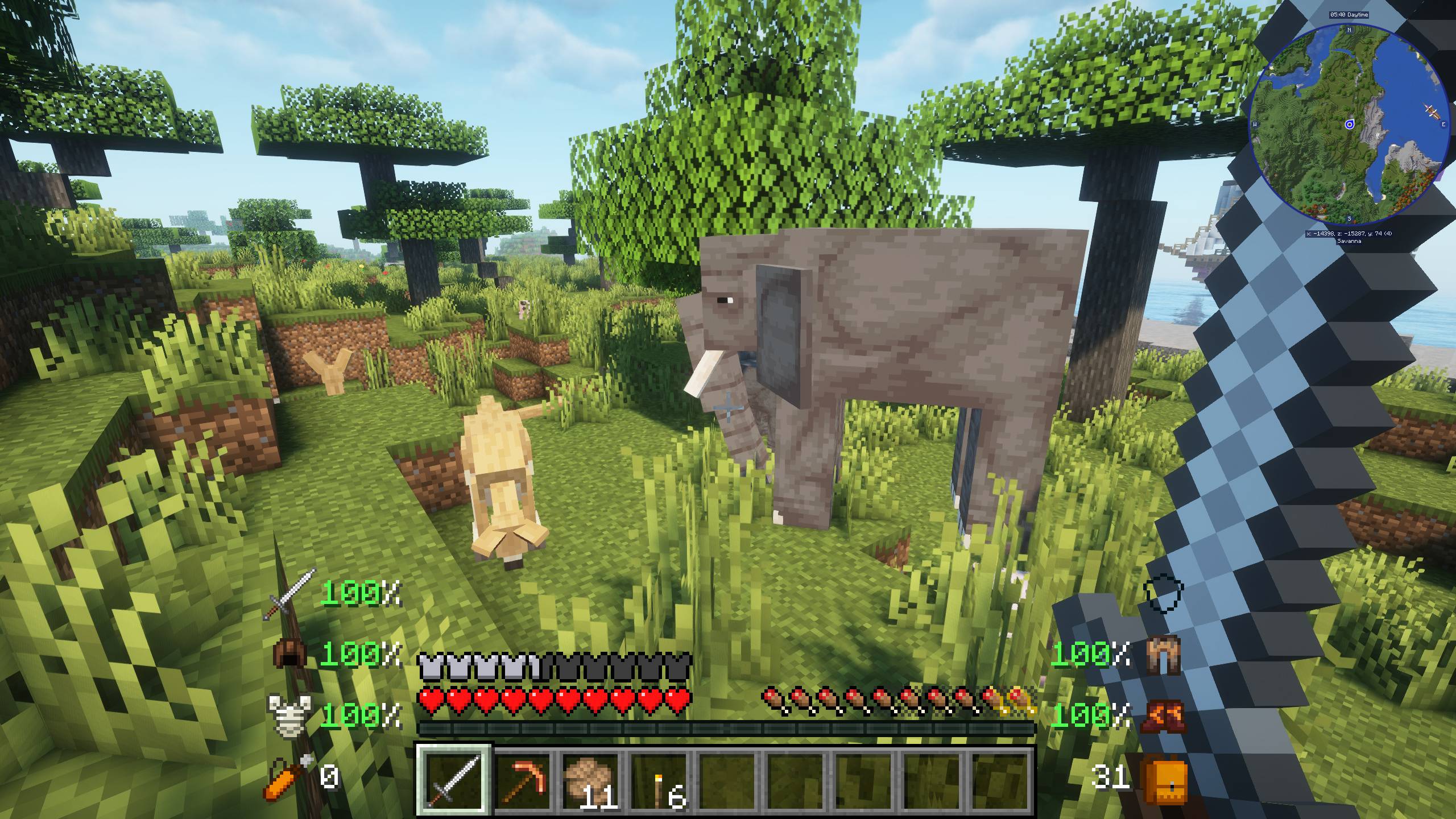The height and width of the screenshot is (819, 1456).
Task: Toggle the player position marker on the minimap
Action: [1350, 125]
